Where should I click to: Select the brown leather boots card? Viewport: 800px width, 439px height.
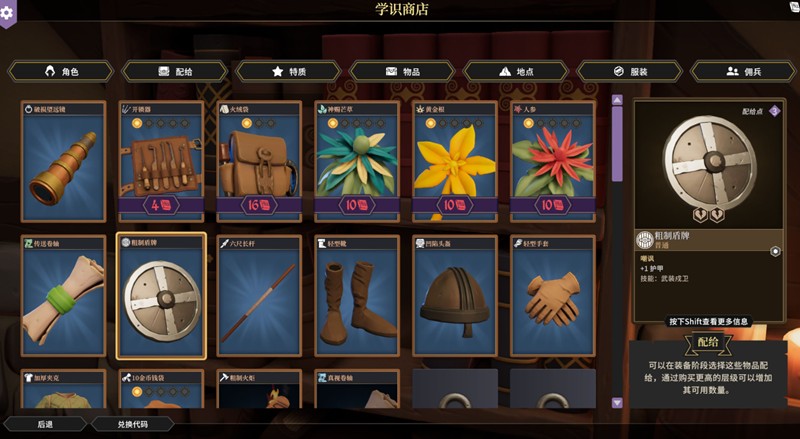[x=357, y=297]
